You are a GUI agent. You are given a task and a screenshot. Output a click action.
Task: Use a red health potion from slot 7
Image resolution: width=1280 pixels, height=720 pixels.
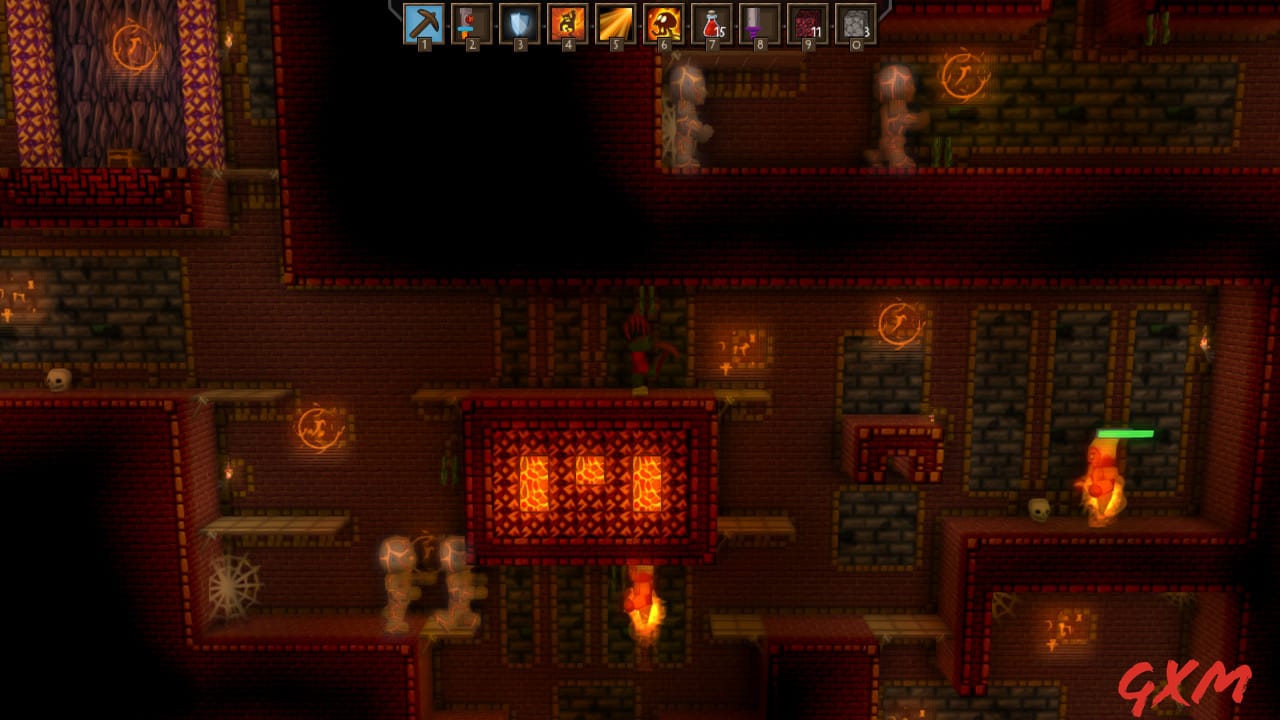pyautogui.click(x=711, y=26)
